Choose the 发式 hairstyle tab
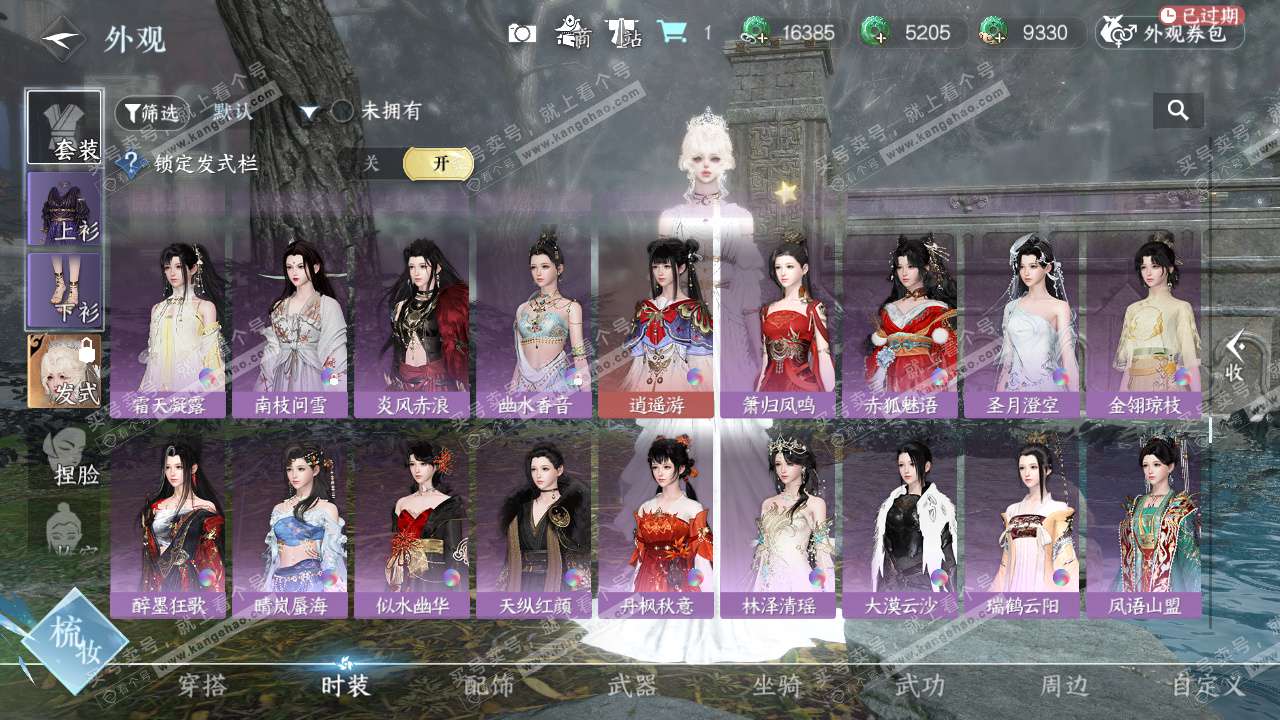This screenshot has height=720, width=1280. coord(64,371)
